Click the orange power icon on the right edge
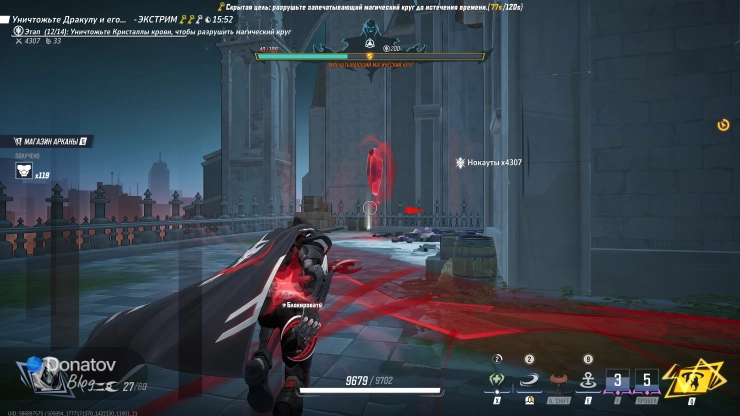Screen dimensions: 740x416 click(x=723, y=125)
